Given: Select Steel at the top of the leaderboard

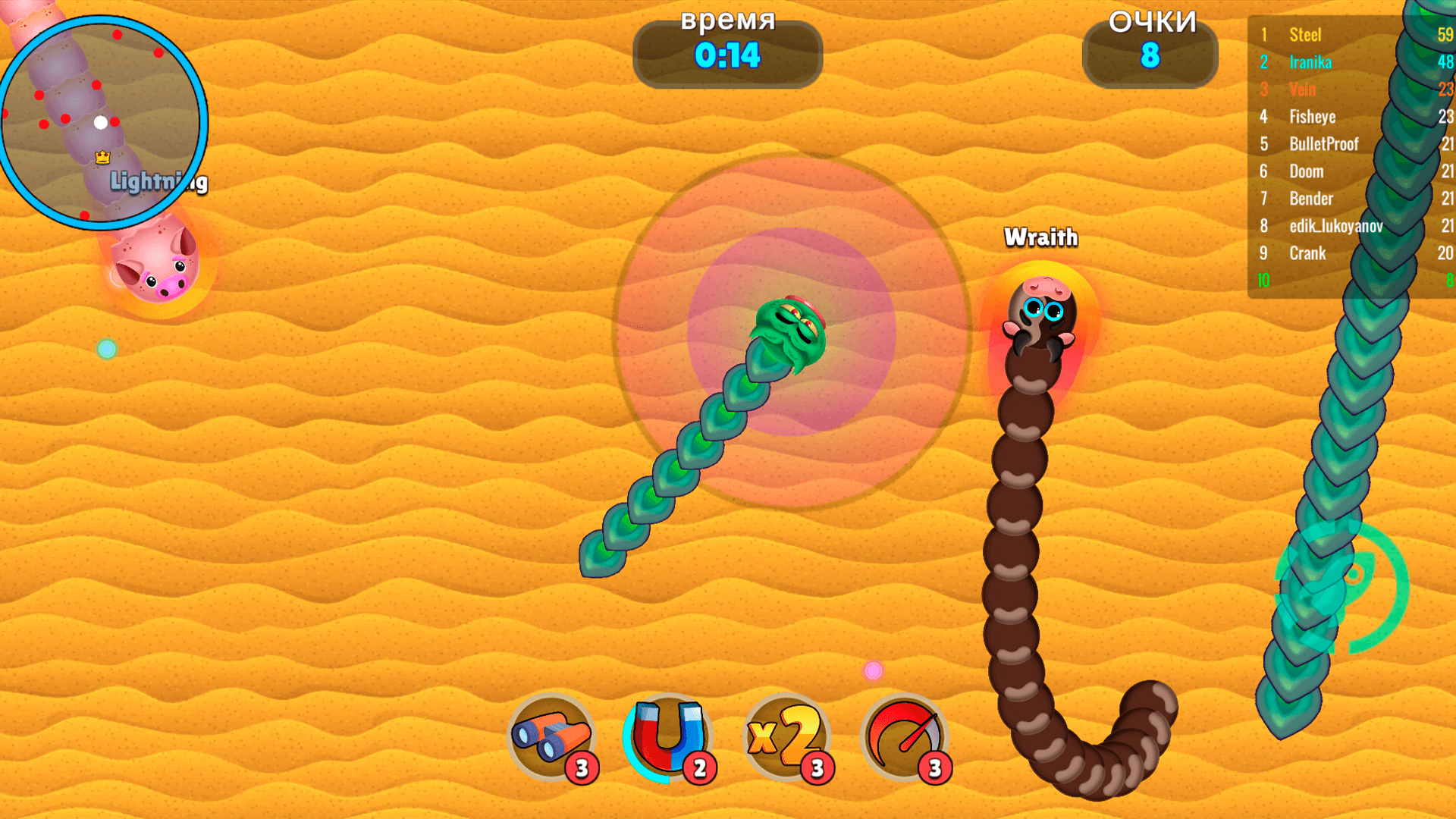Looking at the screenshot, I should pos(1304,34).
